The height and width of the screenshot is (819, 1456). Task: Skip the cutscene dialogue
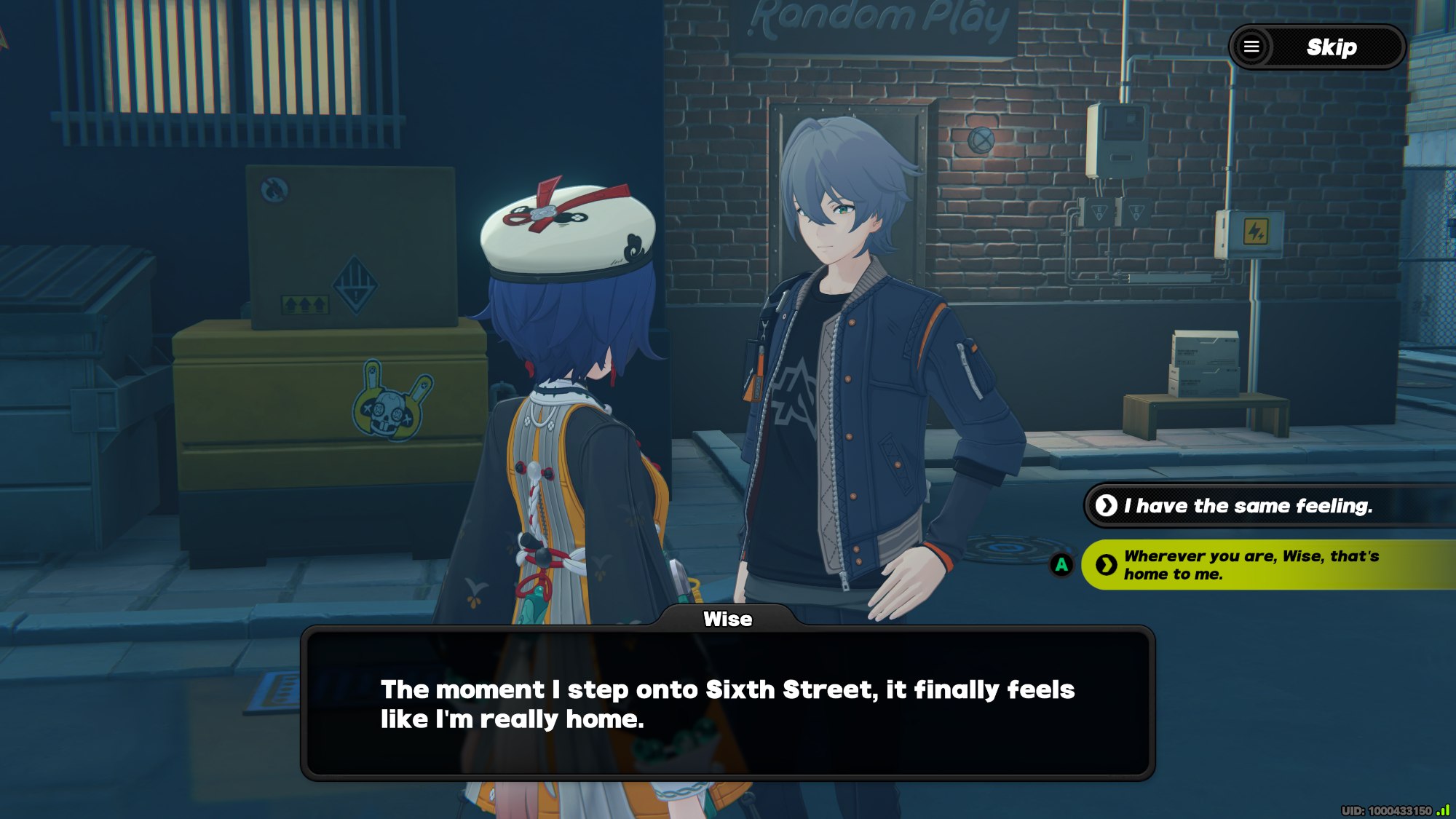[x=1332, y=48]
